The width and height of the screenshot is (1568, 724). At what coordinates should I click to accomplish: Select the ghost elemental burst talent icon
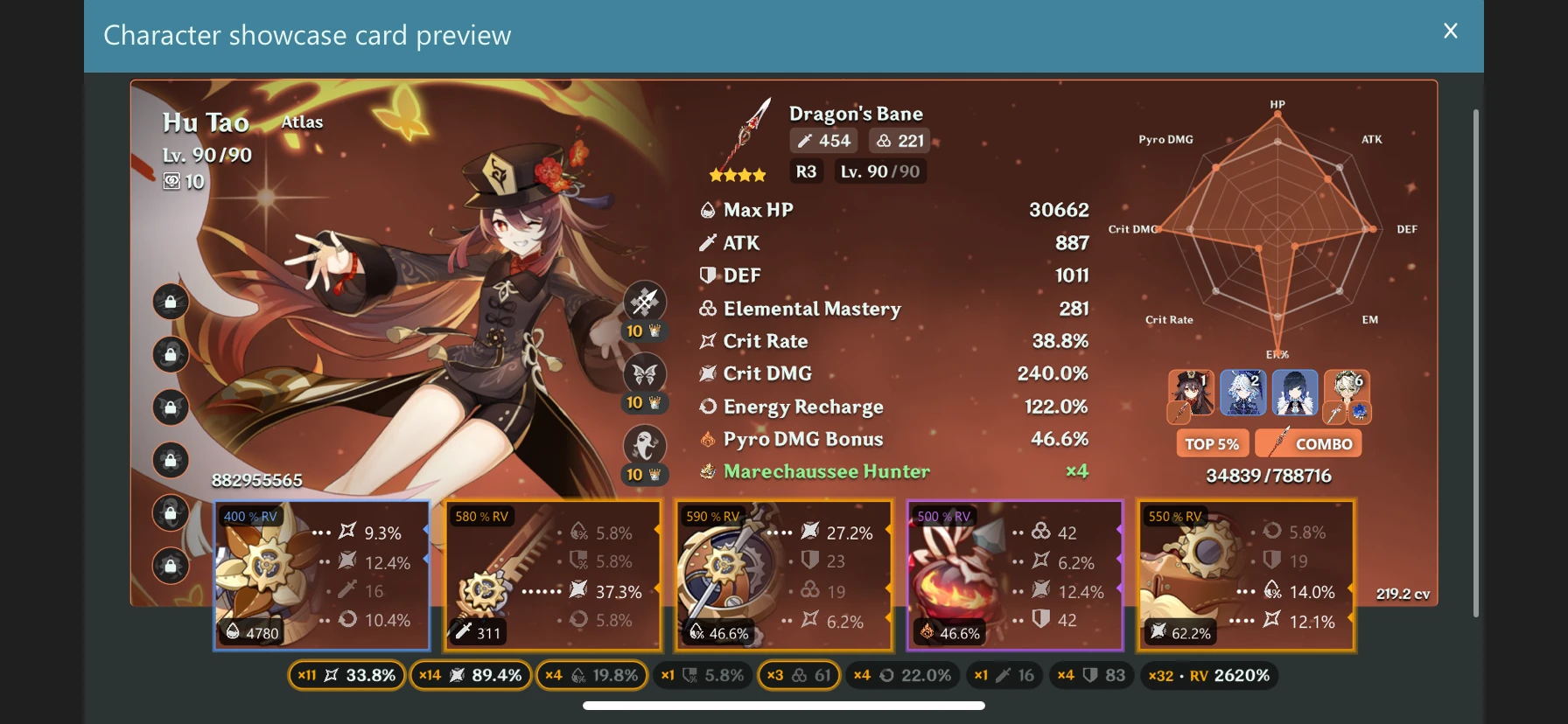point(643,446)
